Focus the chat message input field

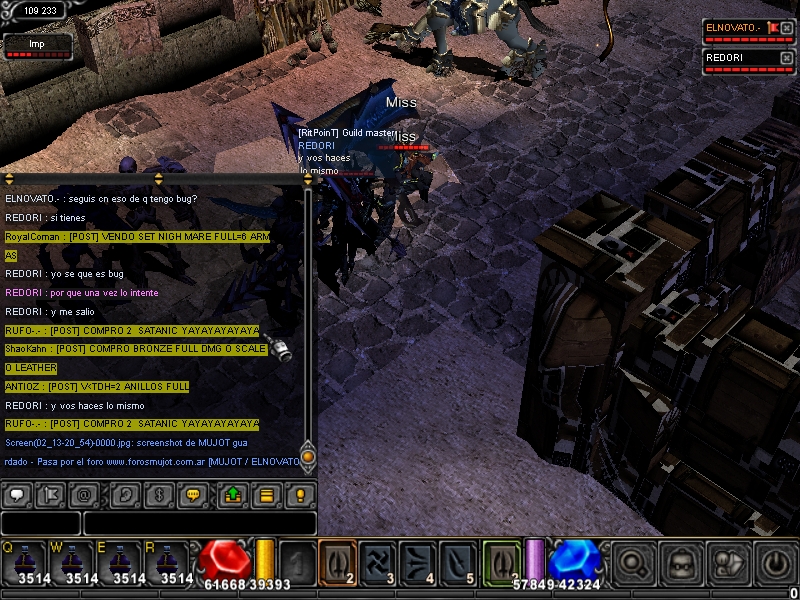pos(199,523)
